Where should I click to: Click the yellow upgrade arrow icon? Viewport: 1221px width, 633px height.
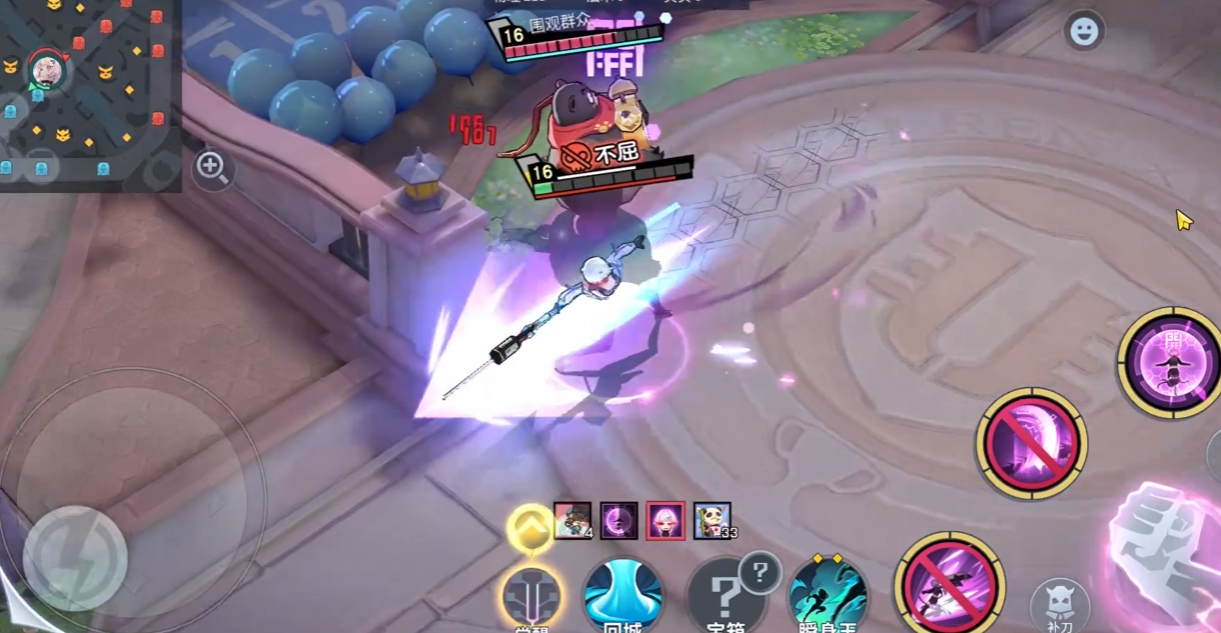[529, 526]
